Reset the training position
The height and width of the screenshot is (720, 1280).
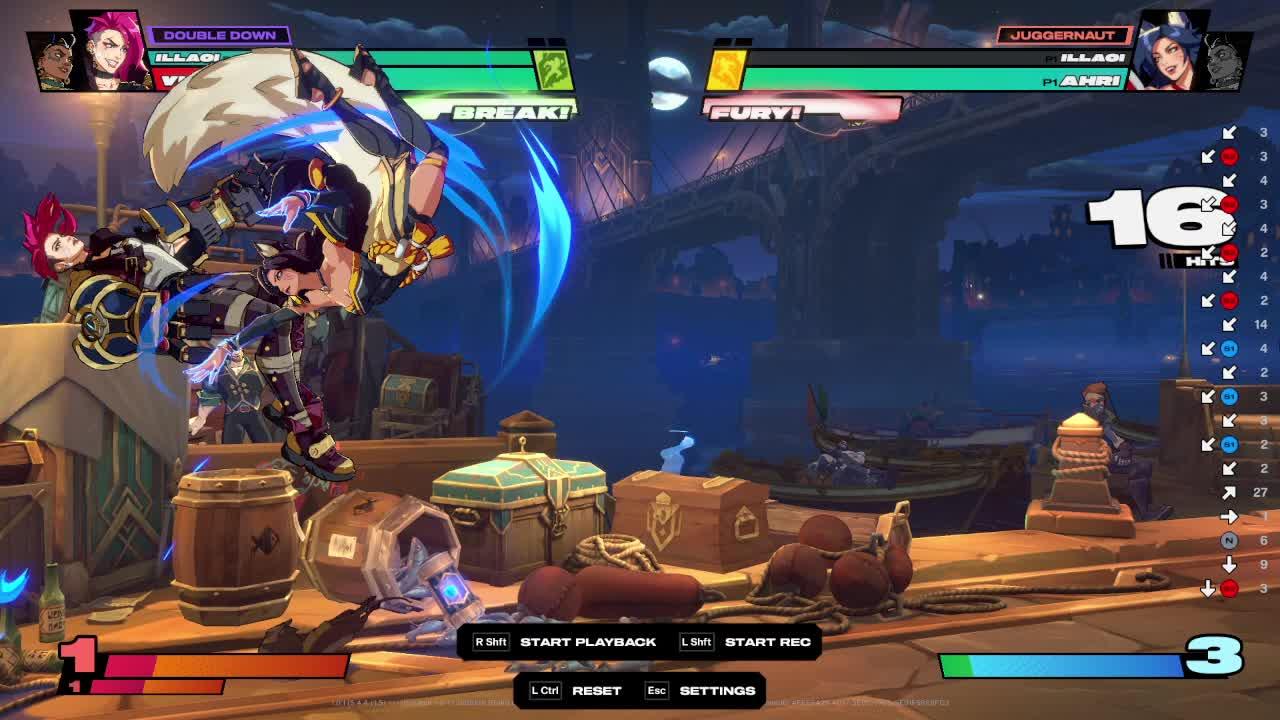[596, 691]
